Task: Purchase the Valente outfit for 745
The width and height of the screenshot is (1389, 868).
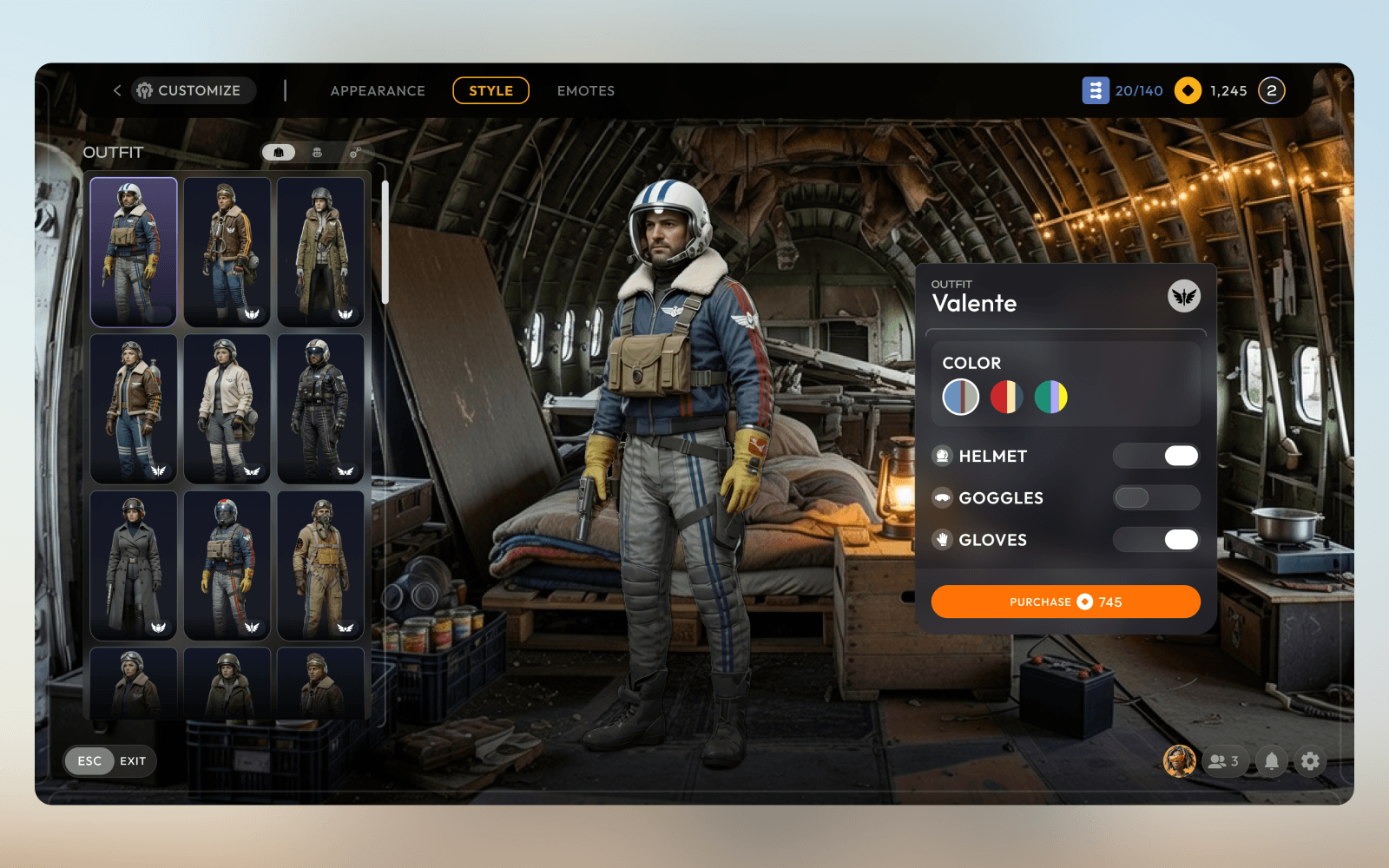Action: pos(1065,602)
